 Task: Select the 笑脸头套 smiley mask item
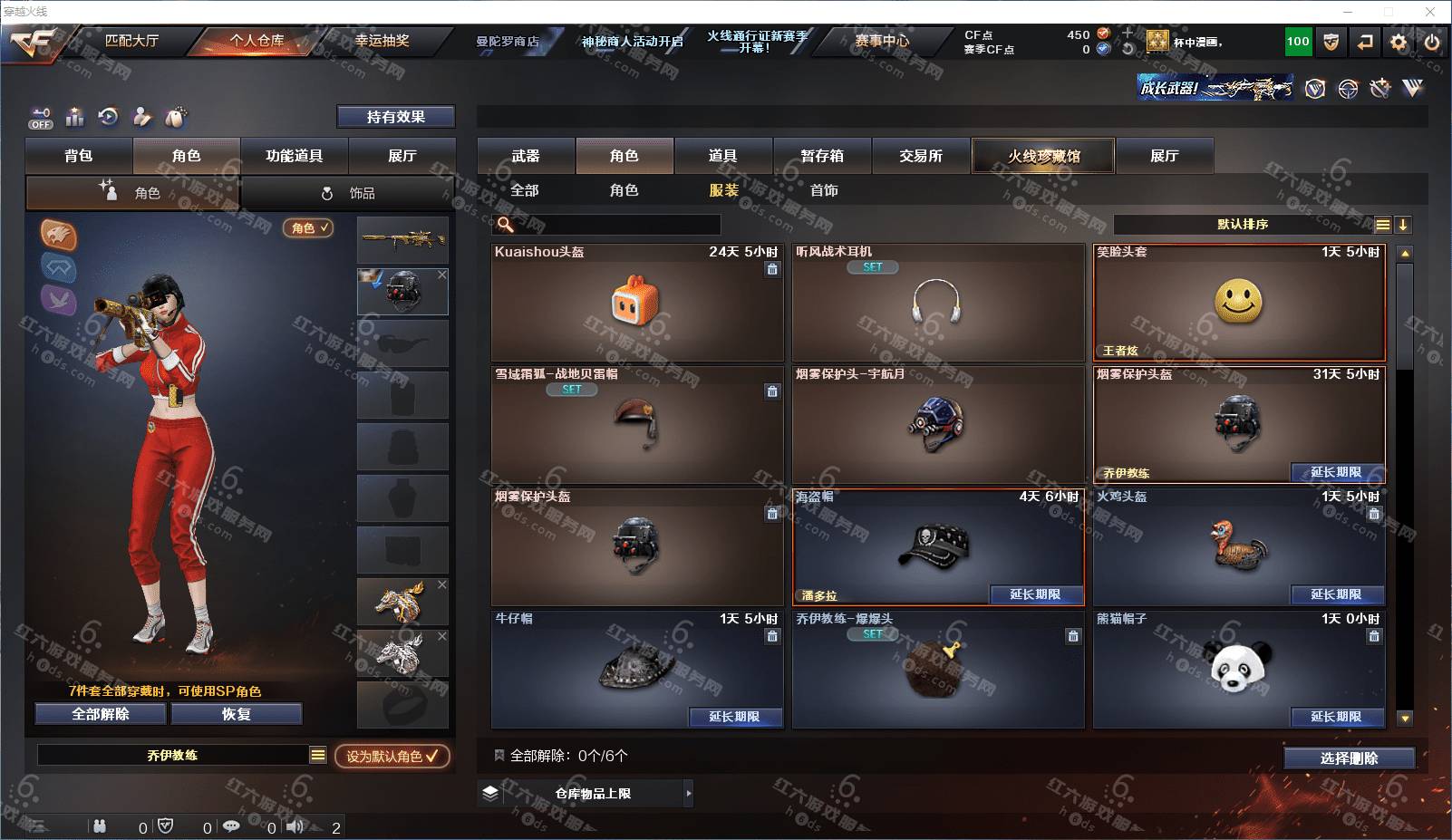click(x=1238, y=303)
